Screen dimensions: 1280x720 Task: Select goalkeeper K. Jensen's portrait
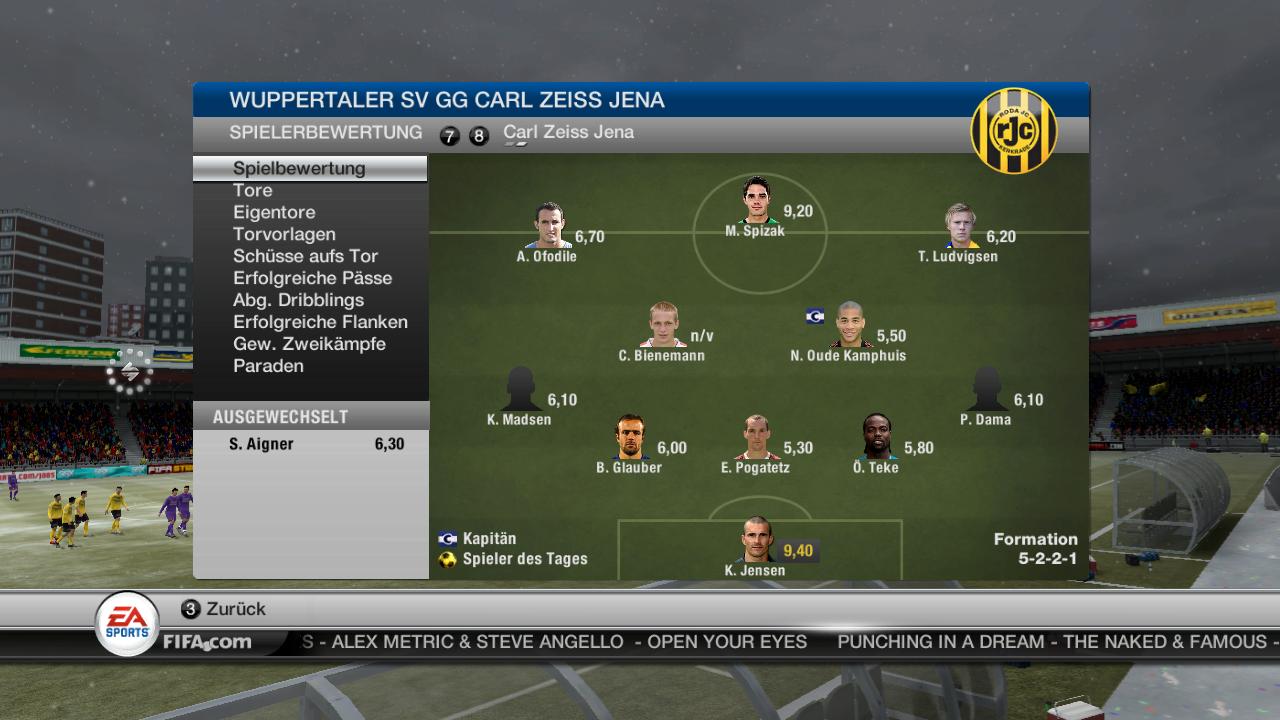(756, 540)
